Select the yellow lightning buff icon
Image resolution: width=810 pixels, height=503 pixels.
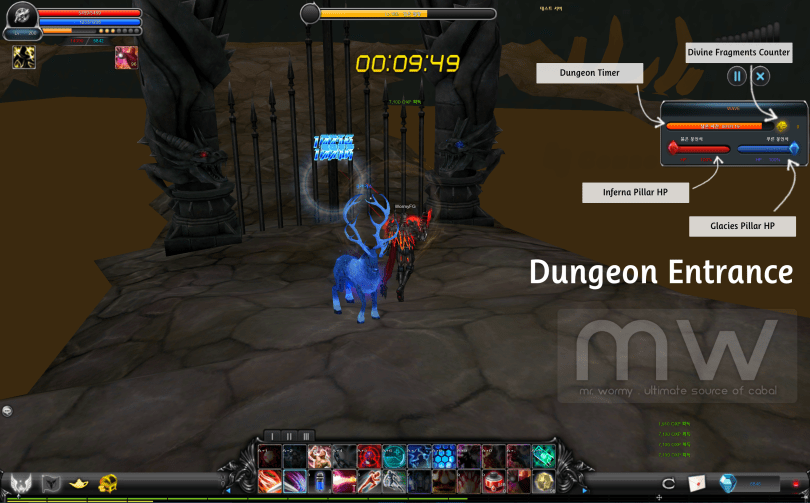click(24, 58)
